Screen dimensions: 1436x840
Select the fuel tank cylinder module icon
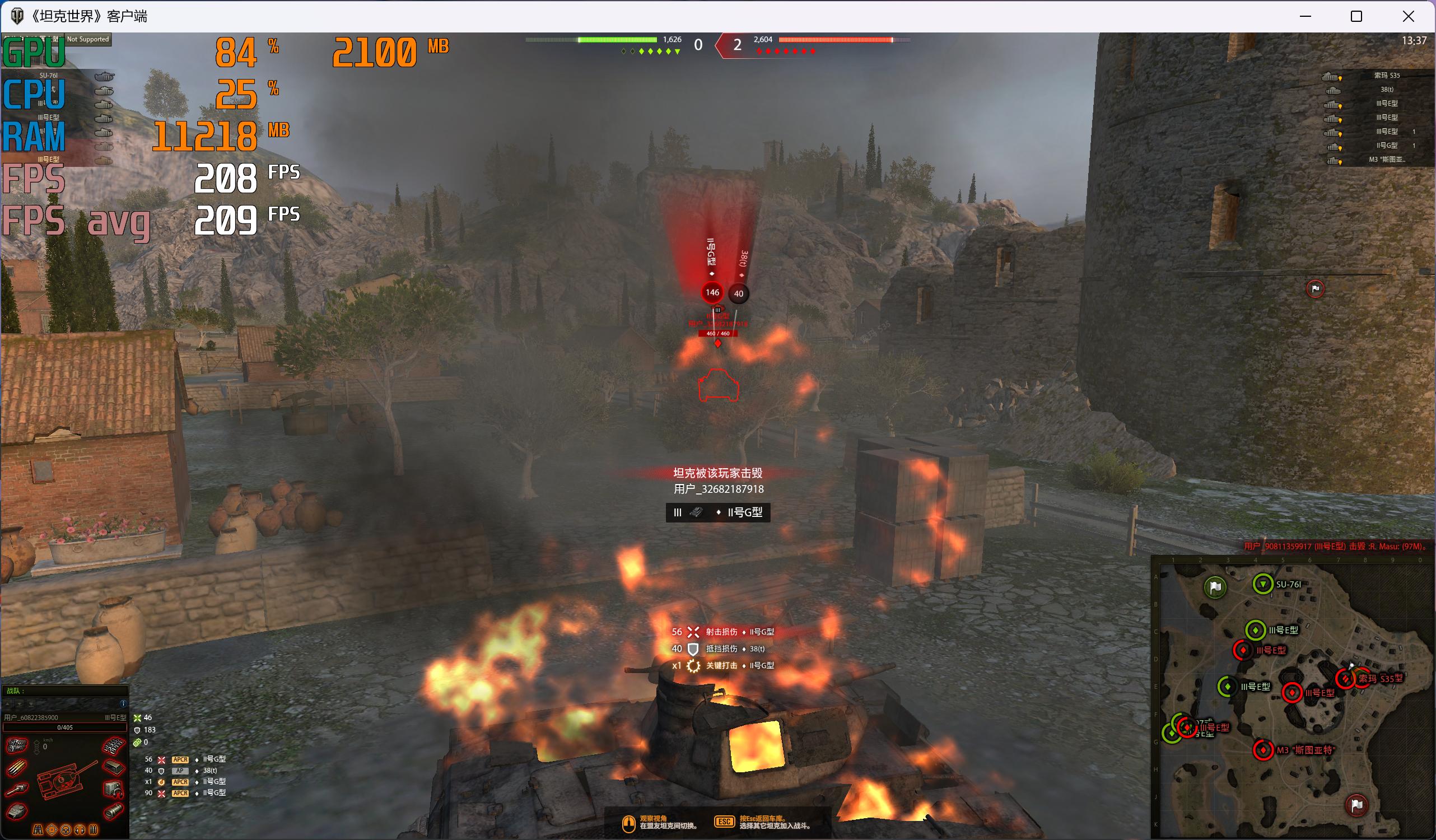tap(113, 811)
